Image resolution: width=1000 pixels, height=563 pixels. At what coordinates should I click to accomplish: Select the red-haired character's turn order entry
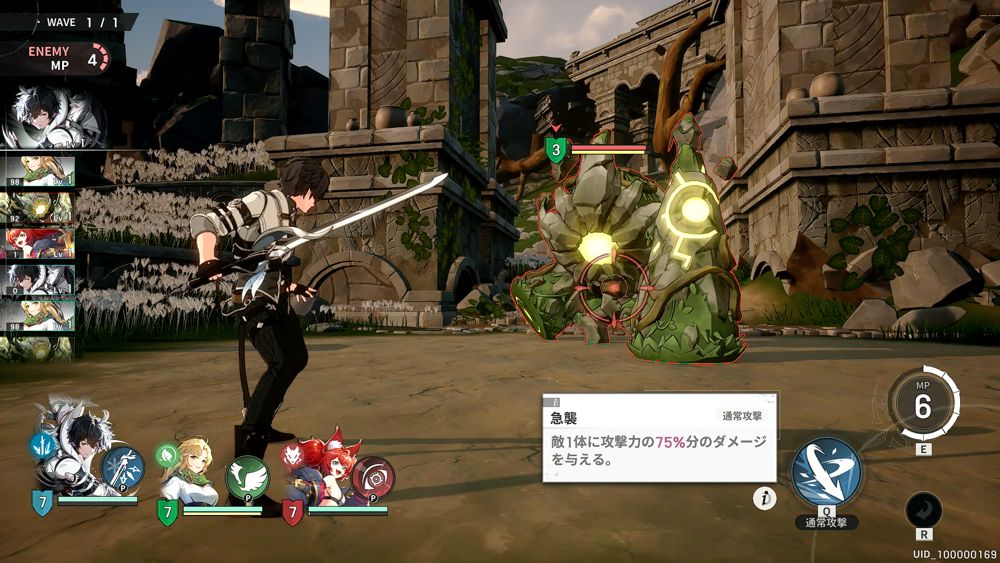38,243
